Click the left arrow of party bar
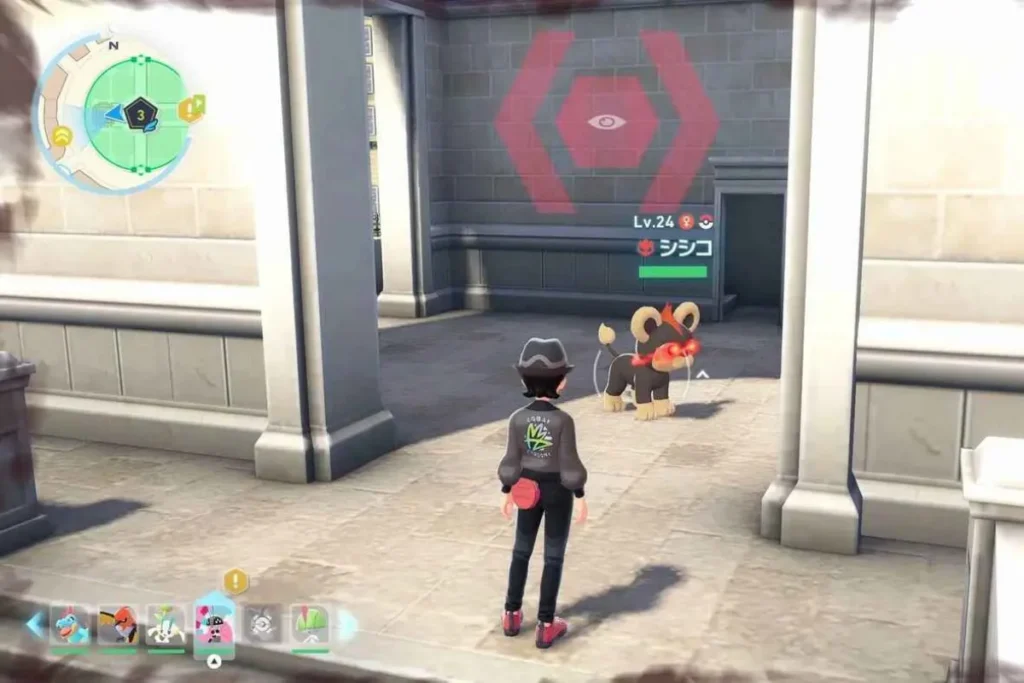 [35, 625]
